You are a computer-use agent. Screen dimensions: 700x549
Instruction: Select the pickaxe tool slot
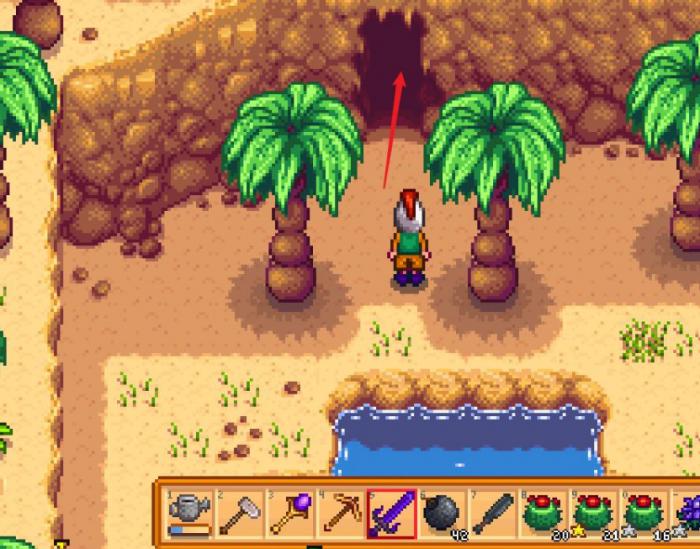point(341,514)
